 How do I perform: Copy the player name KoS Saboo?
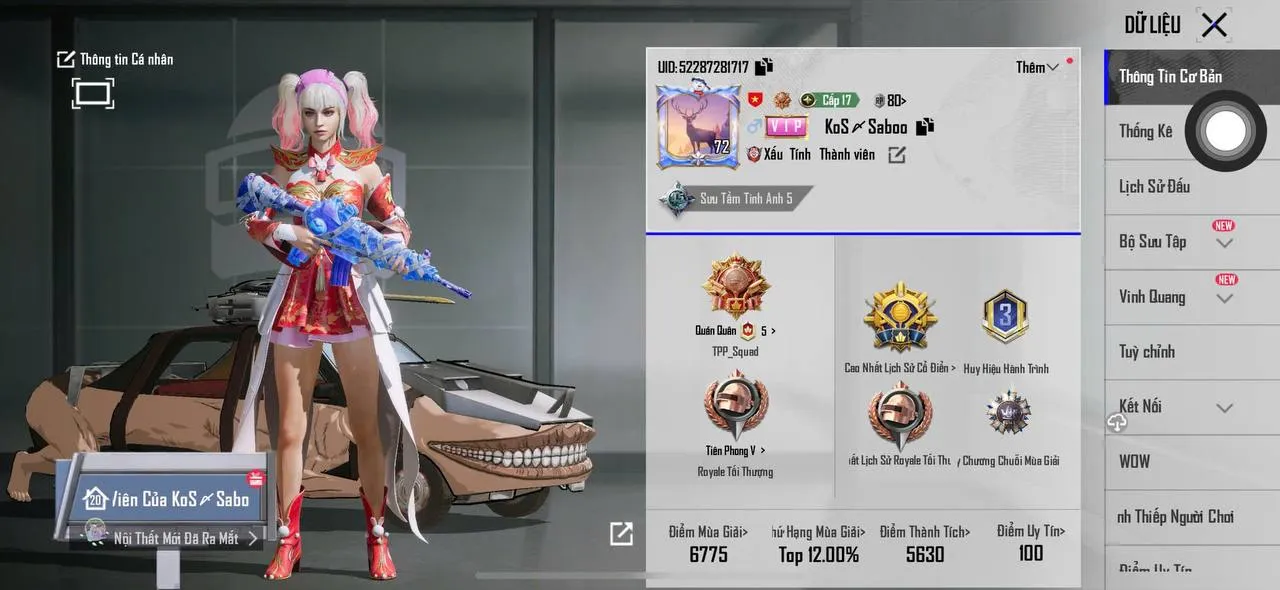925,126
